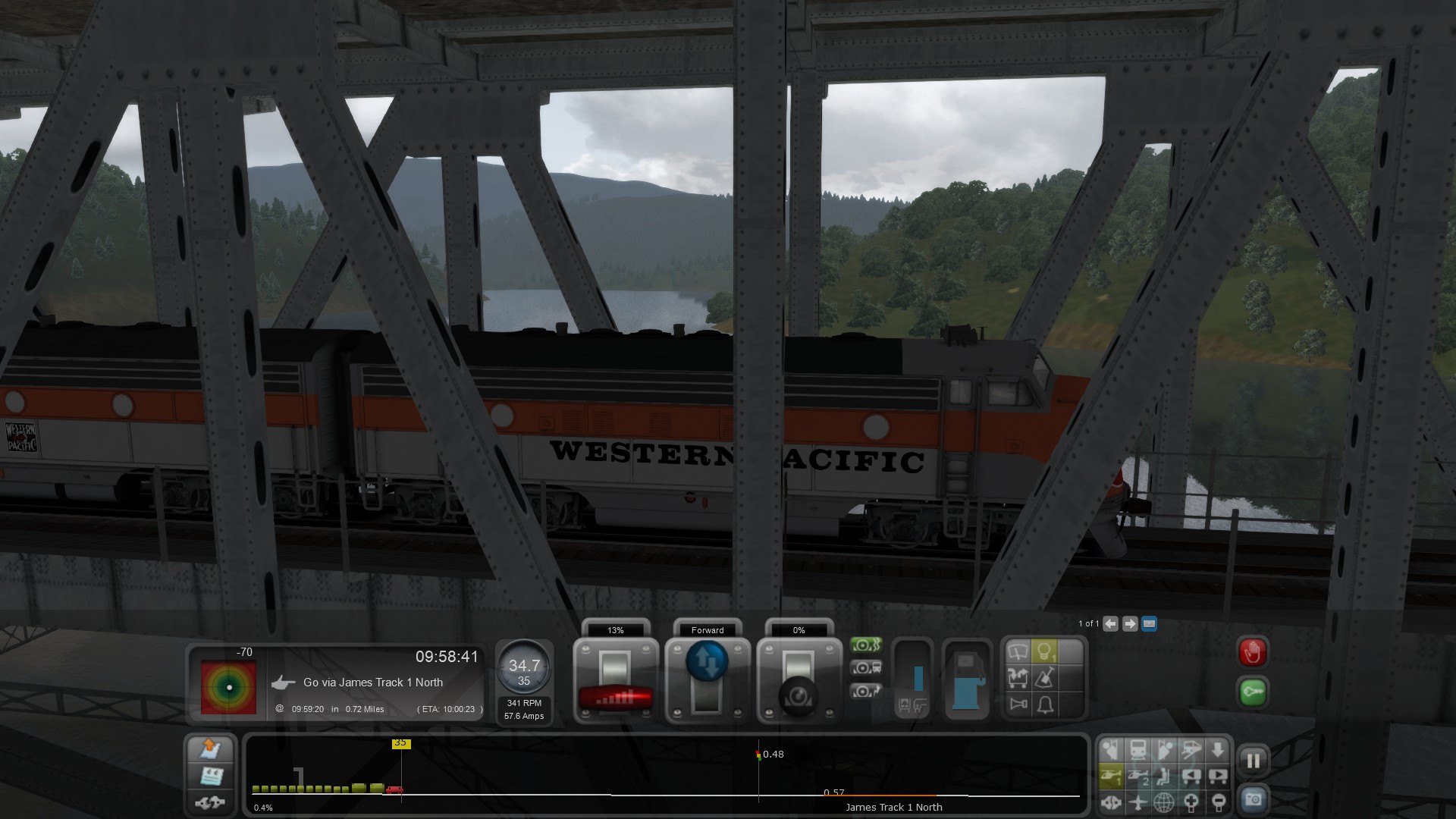Hit the red emergency brake hand button
Image resolution: width=1456 pixels, height=819 pixels.
click(x=1253, y=652)
